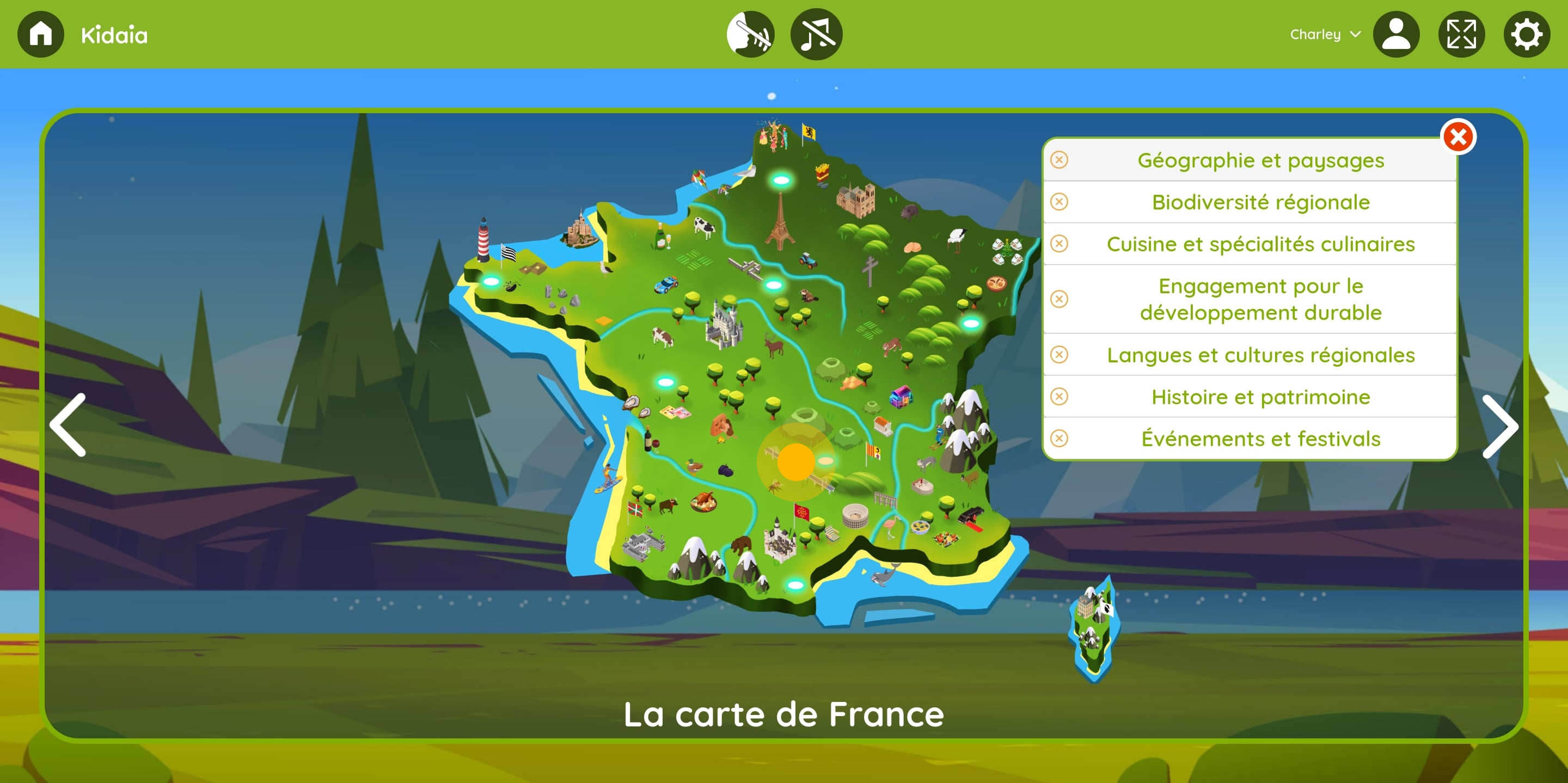
Task: Mute the voice narration
Action: pyautogui.click(x=750, y=34)
